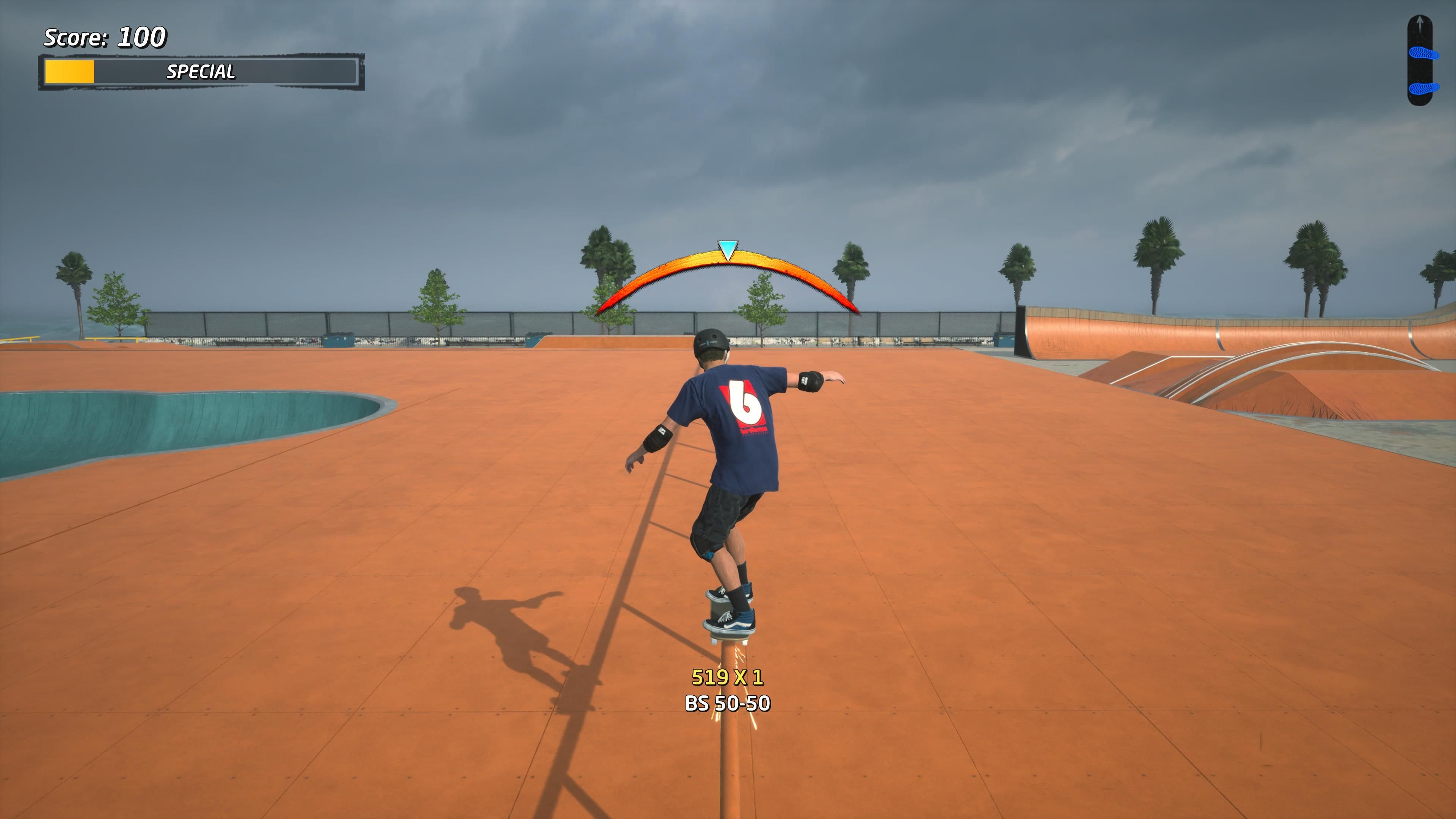Select the SPECIAL label text
Image resolution: width=1456 pixels, height=819 pixels.
tap(201, 72)
